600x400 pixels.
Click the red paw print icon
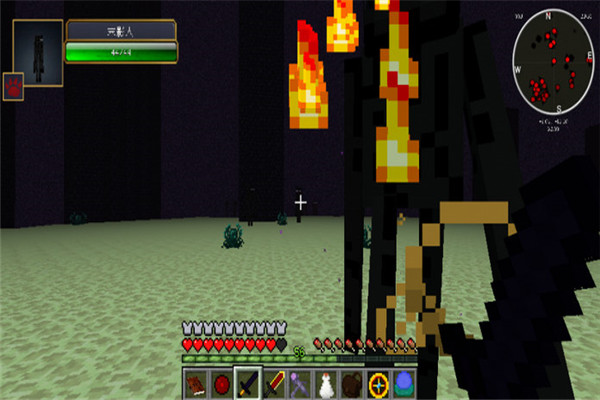pyautogui.click(x=13, y=86)
